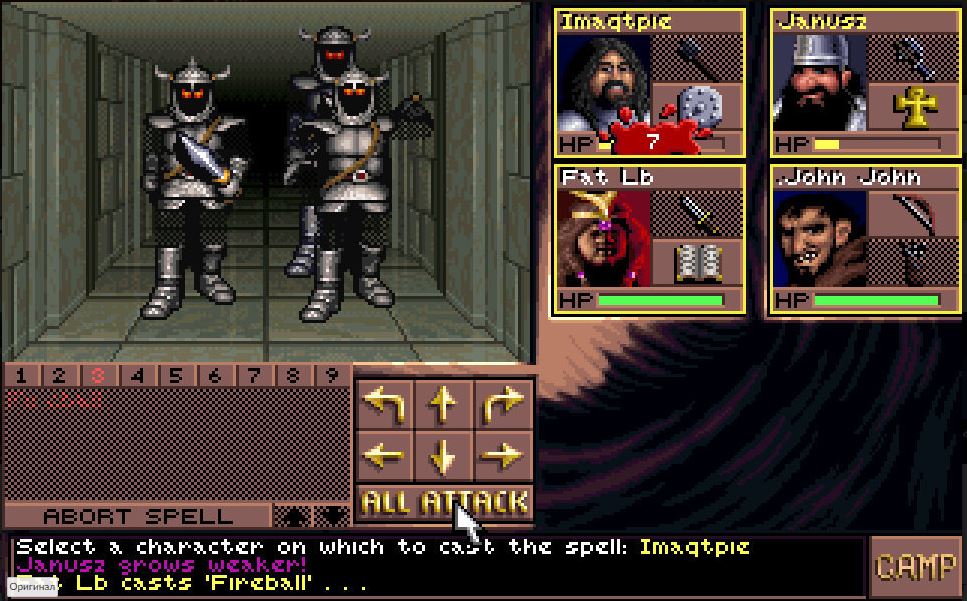Strafe right with the right arrow
The image size is (967, 601).
coord(503,456)
